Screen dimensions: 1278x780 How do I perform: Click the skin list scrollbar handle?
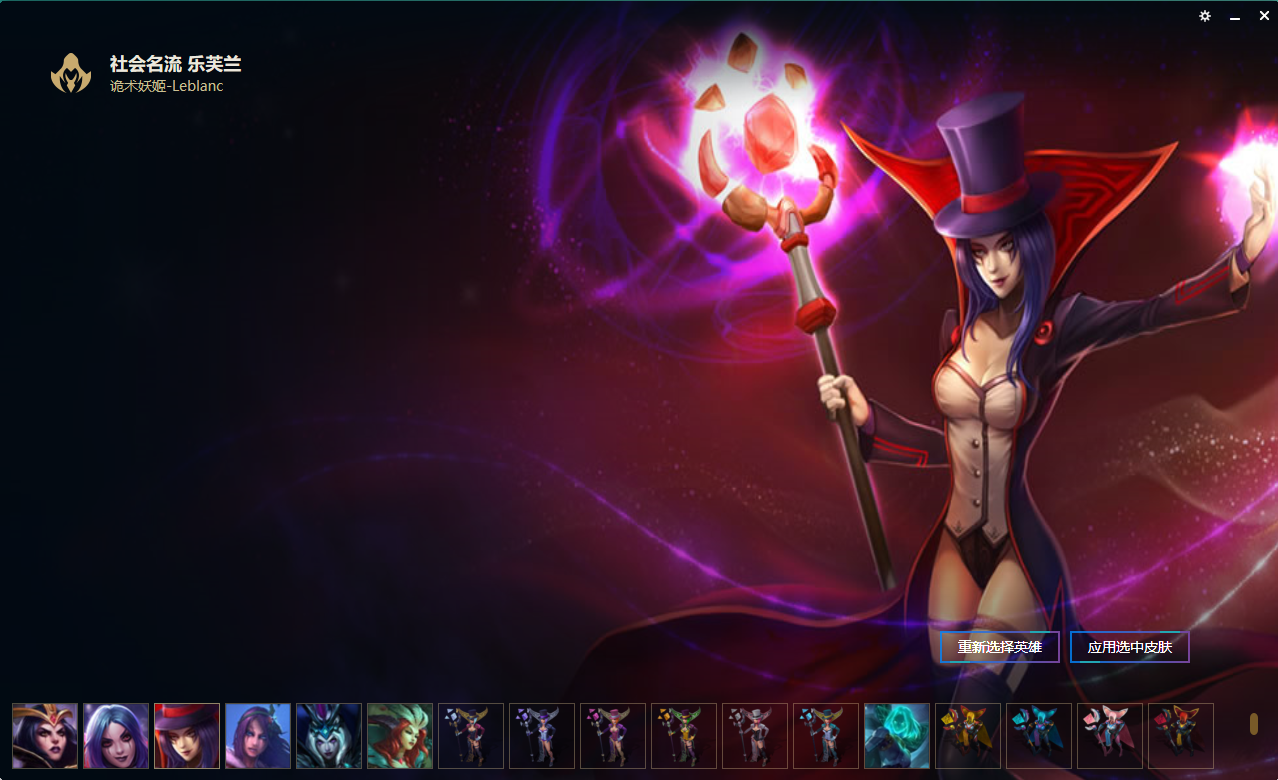coord(1254,724)
